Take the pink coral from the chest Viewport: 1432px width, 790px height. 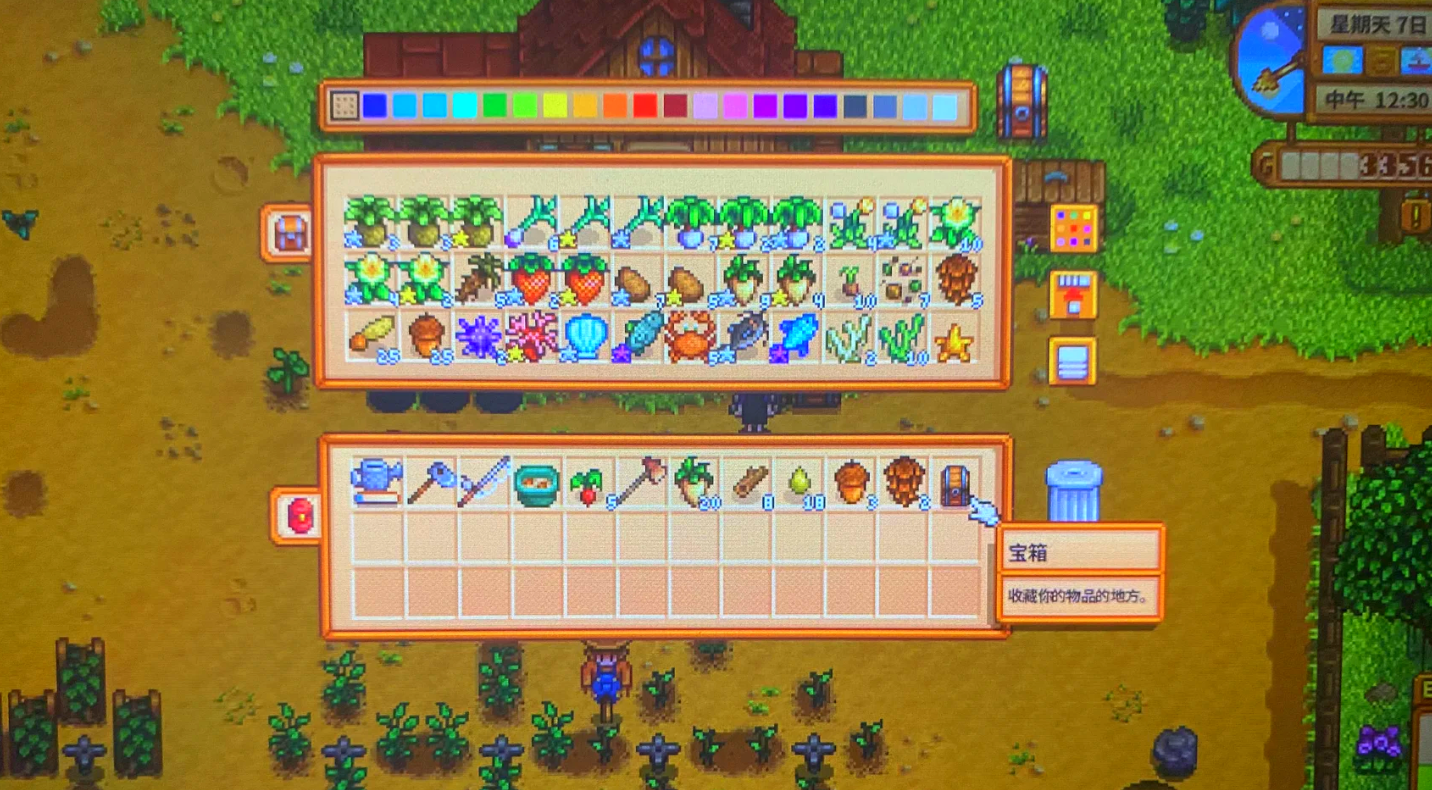pos(531,337)
